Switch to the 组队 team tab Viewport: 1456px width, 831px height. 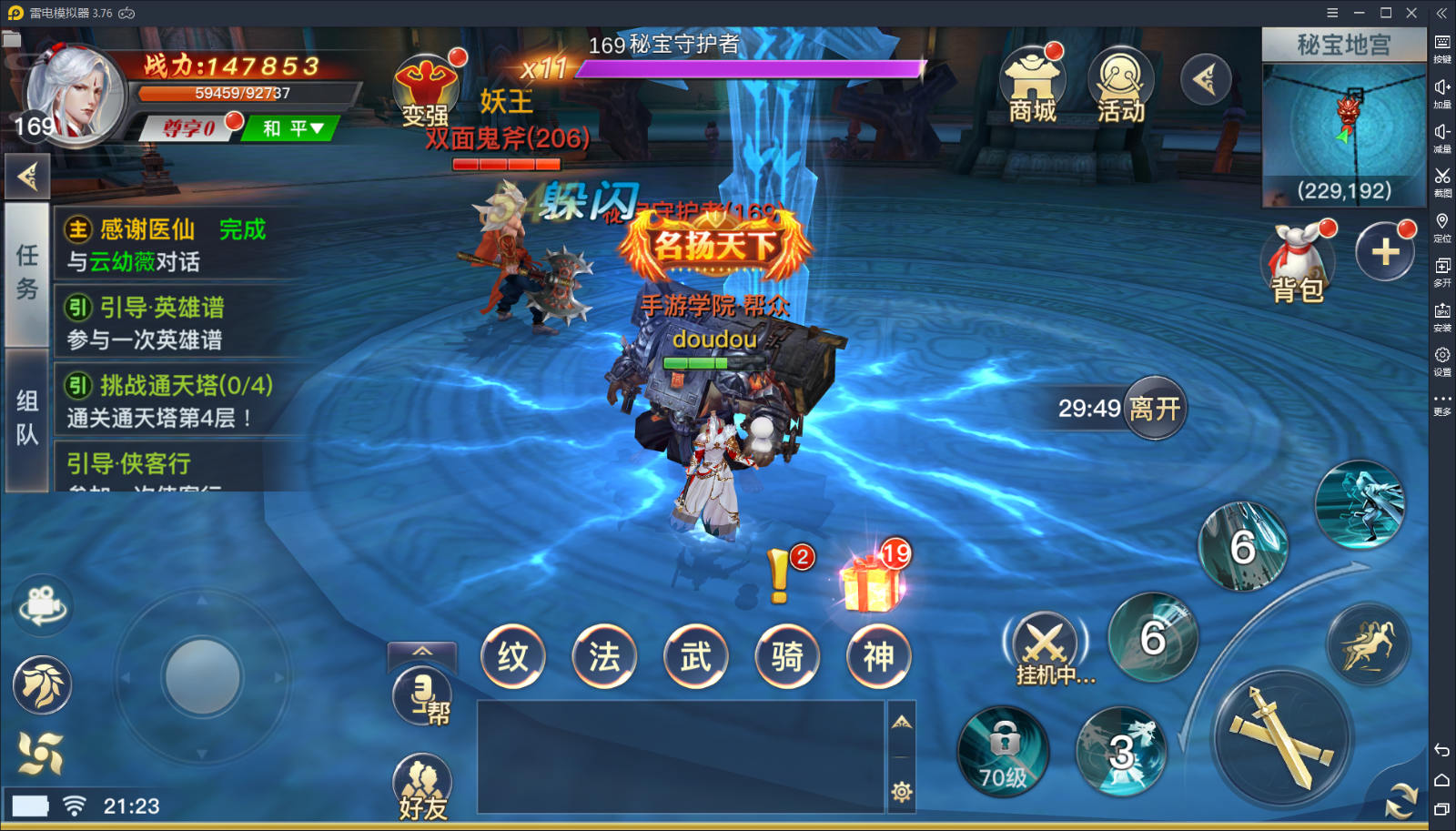tap(27, 418)
